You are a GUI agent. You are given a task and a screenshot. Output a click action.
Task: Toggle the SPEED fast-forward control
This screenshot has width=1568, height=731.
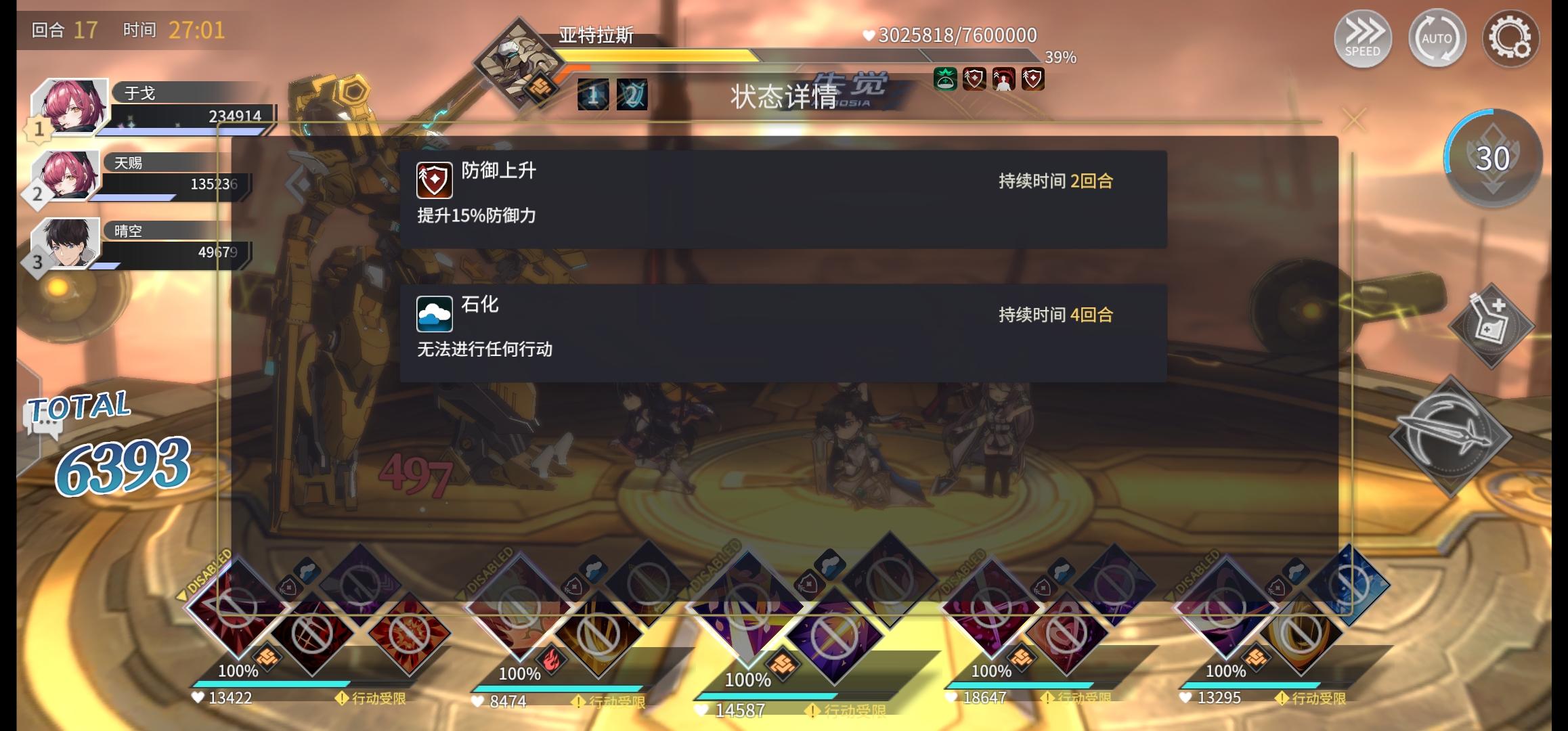(1363, 39)
